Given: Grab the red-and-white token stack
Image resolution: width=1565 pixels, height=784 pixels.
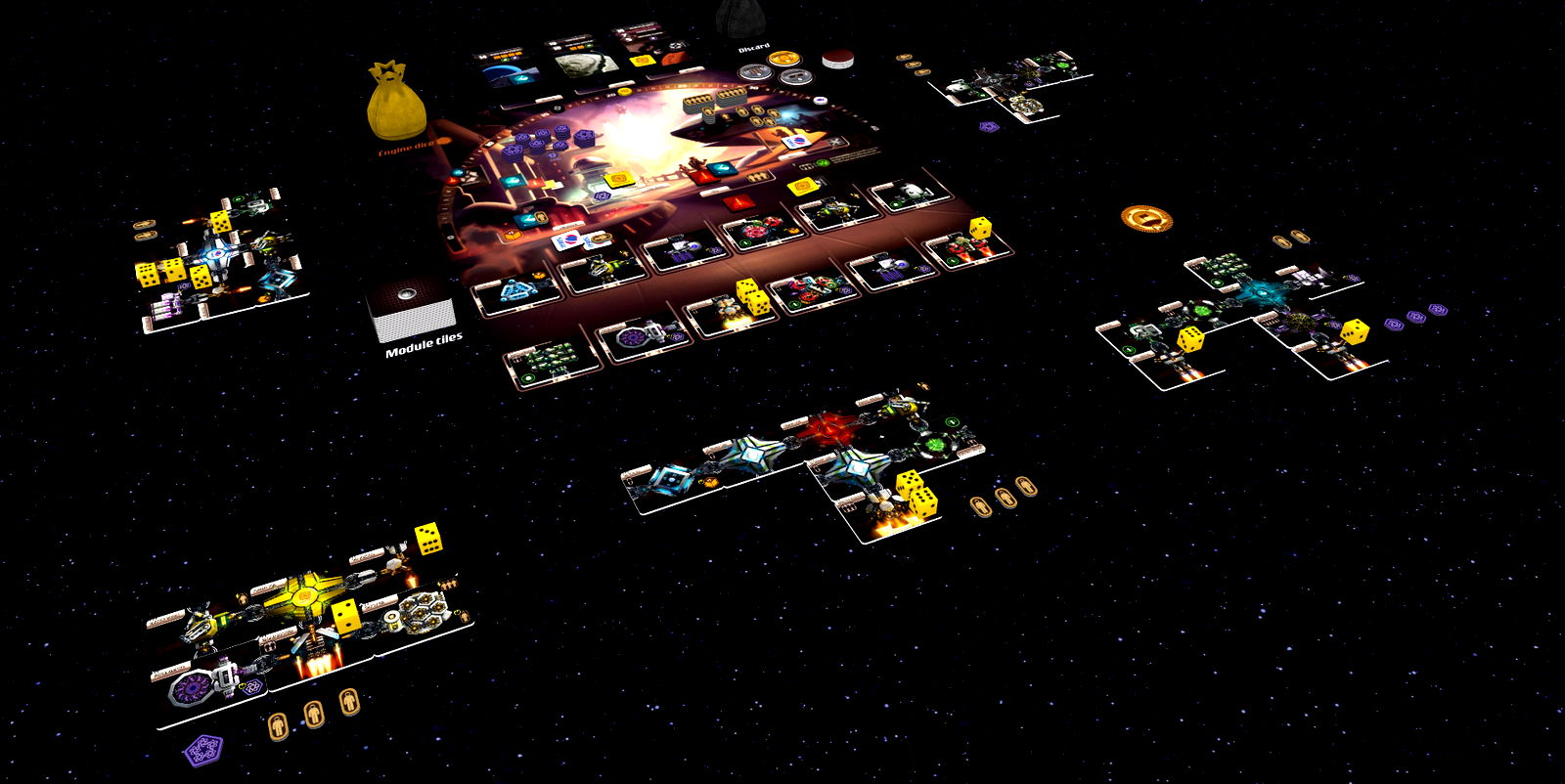Looking at the screenshot, I should [836, 59].
